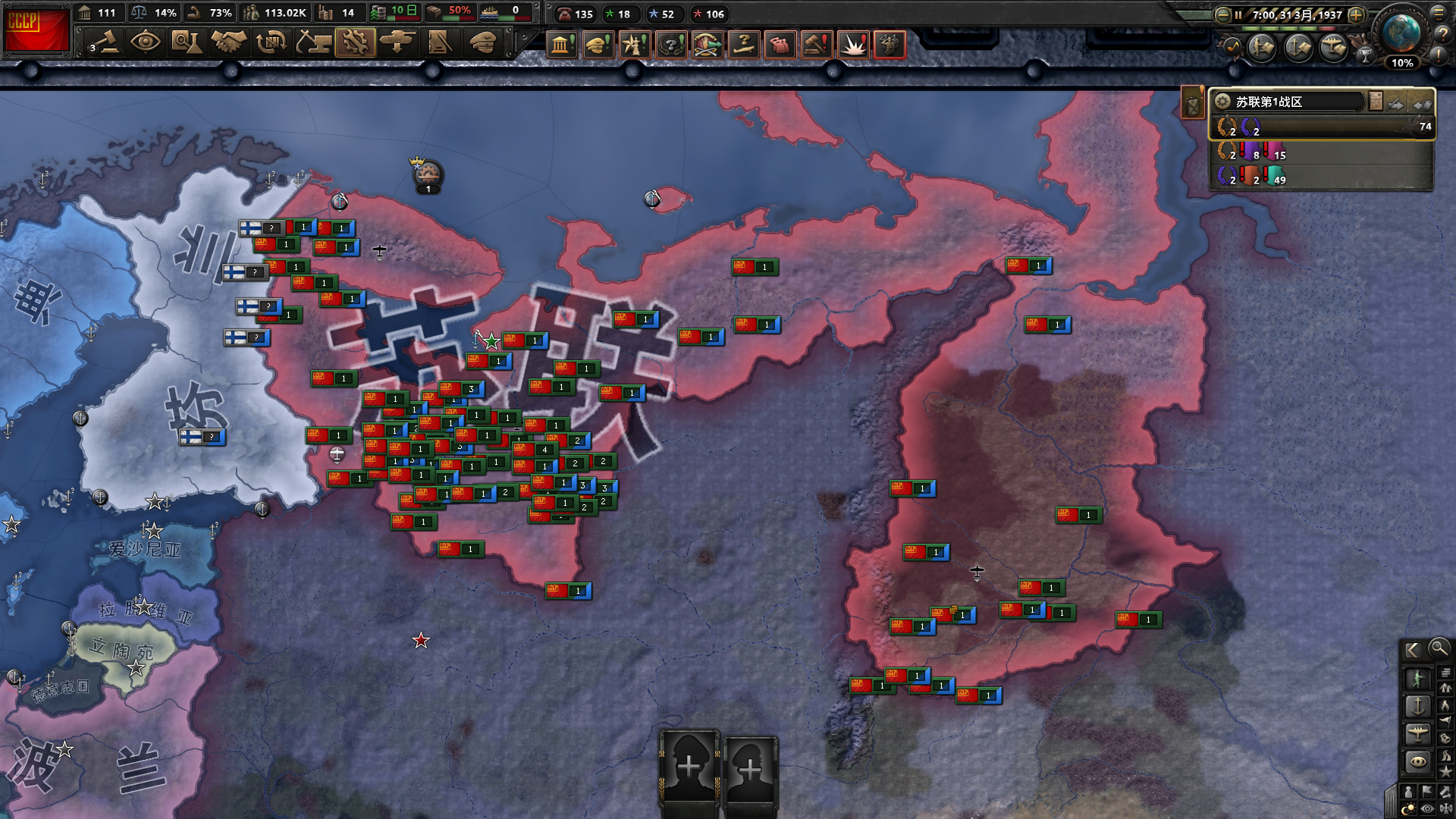Open the magnifying glass province search
1456x819 pixels.
[1438, 648]
